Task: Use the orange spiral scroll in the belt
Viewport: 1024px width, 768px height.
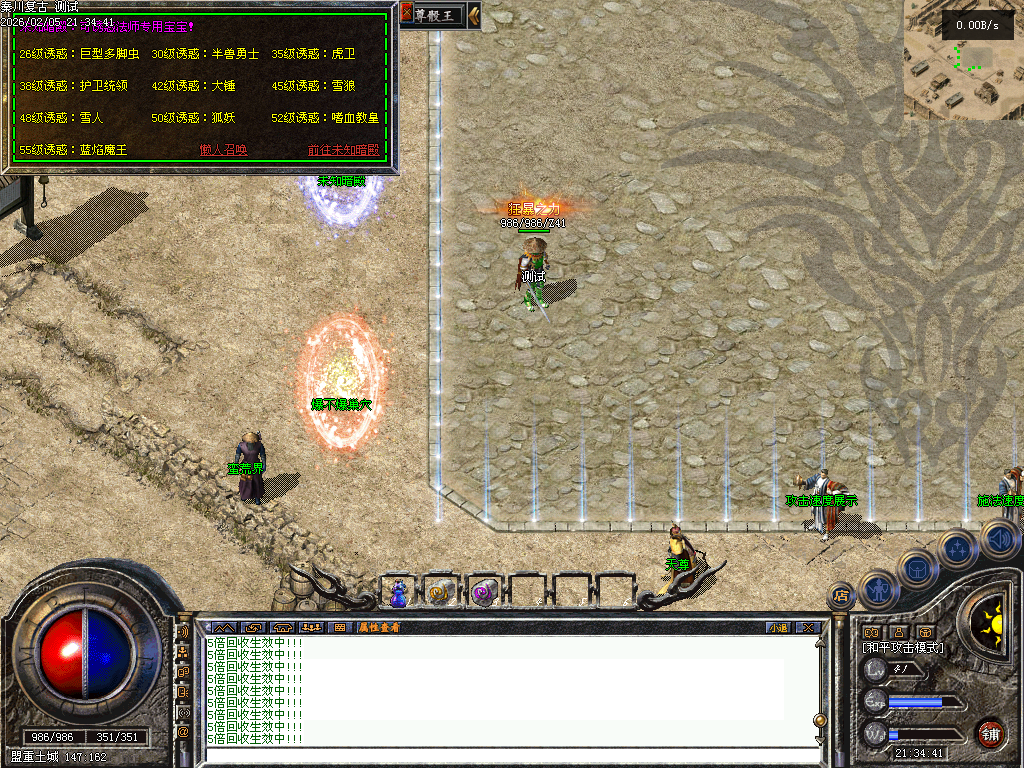Action: (x=440, y=593)
